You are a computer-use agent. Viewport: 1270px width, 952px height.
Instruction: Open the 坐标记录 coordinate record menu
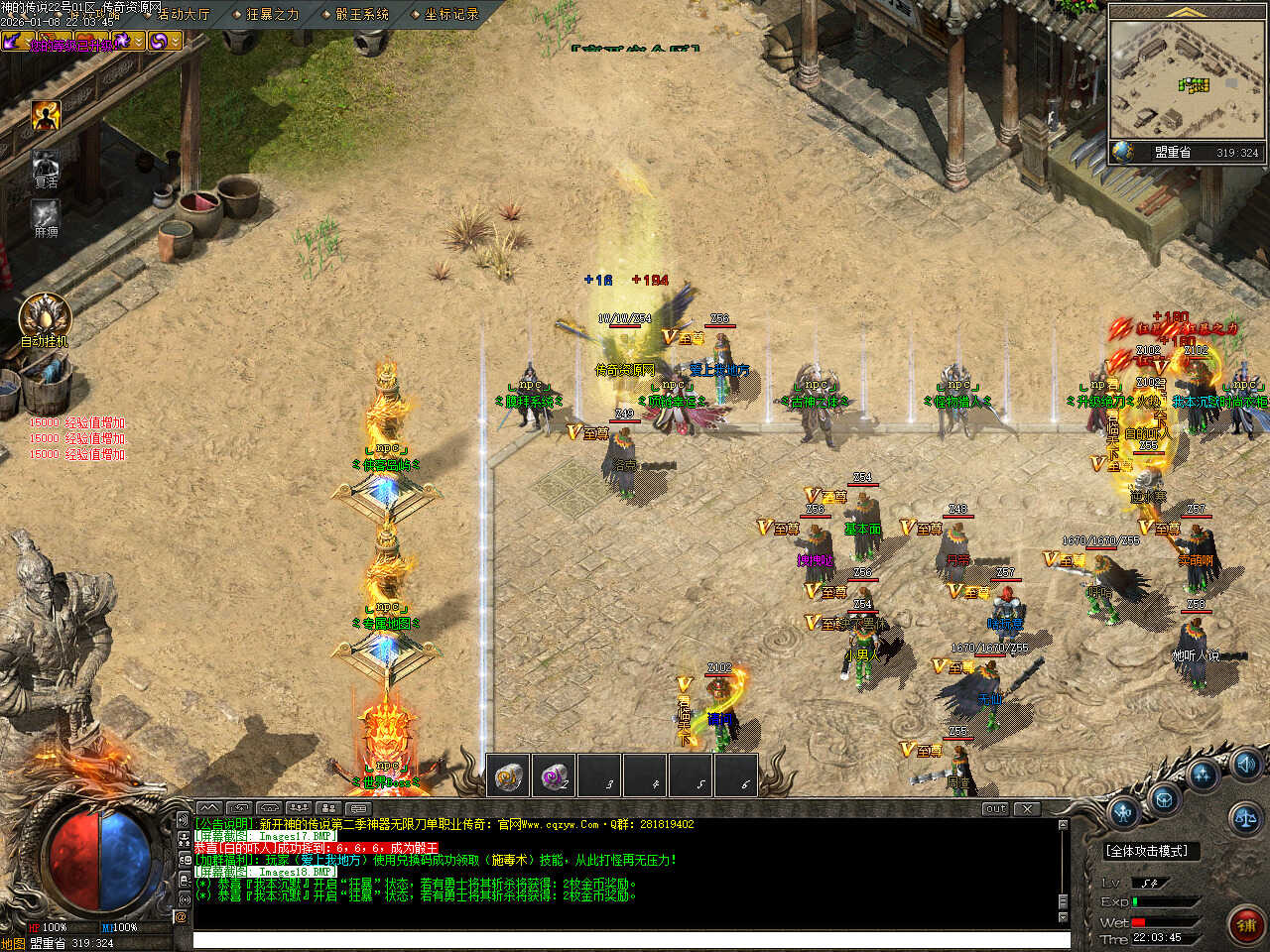(450, 14)
